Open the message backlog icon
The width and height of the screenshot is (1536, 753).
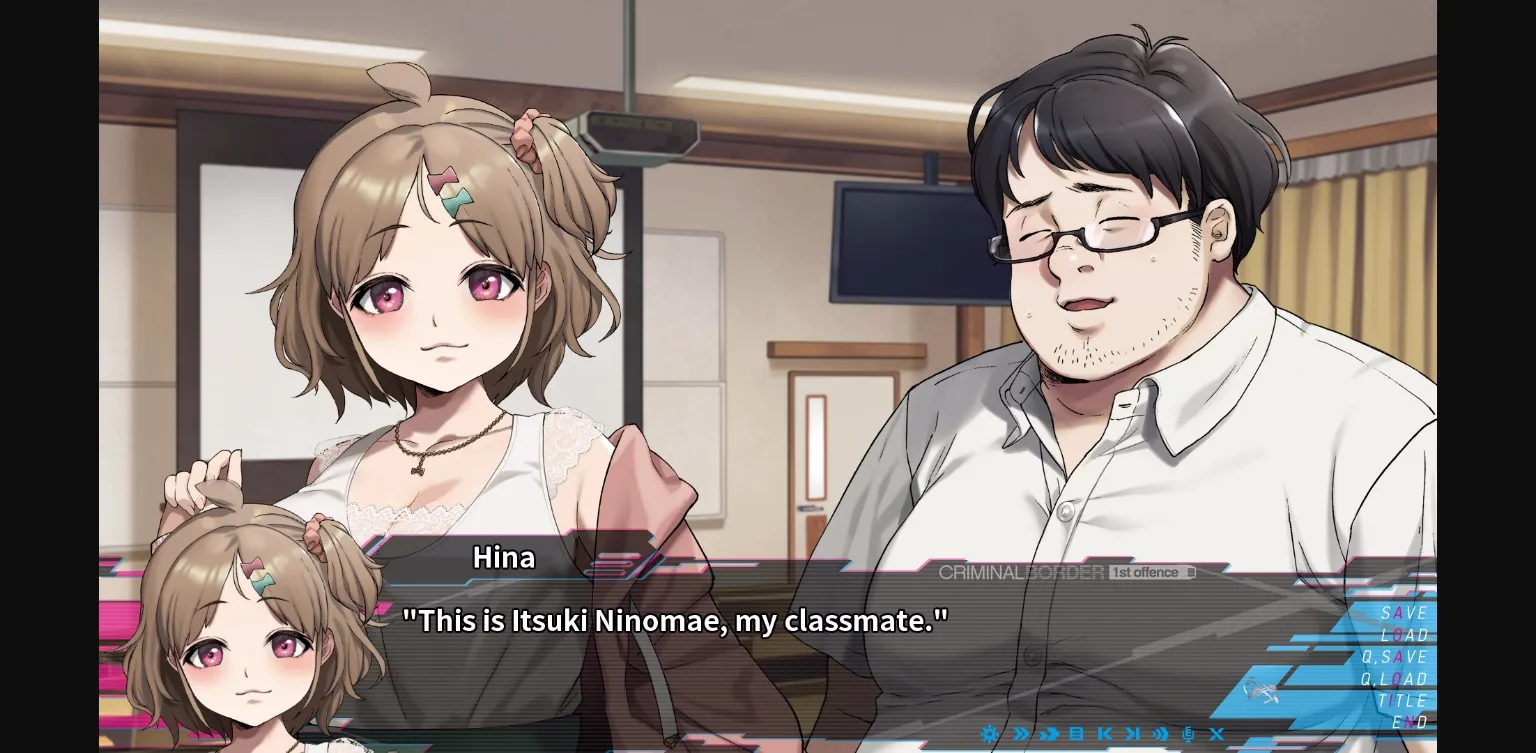(x=1078, y=733)
